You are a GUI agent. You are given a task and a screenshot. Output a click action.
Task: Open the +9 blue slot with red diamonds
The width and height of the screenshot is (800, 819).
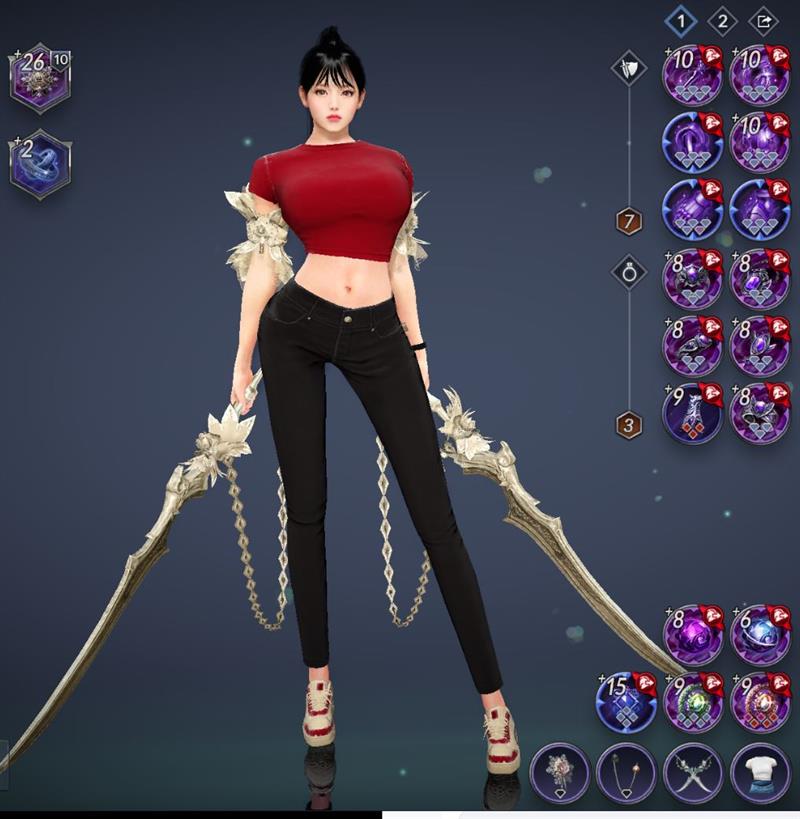point(691,412)
